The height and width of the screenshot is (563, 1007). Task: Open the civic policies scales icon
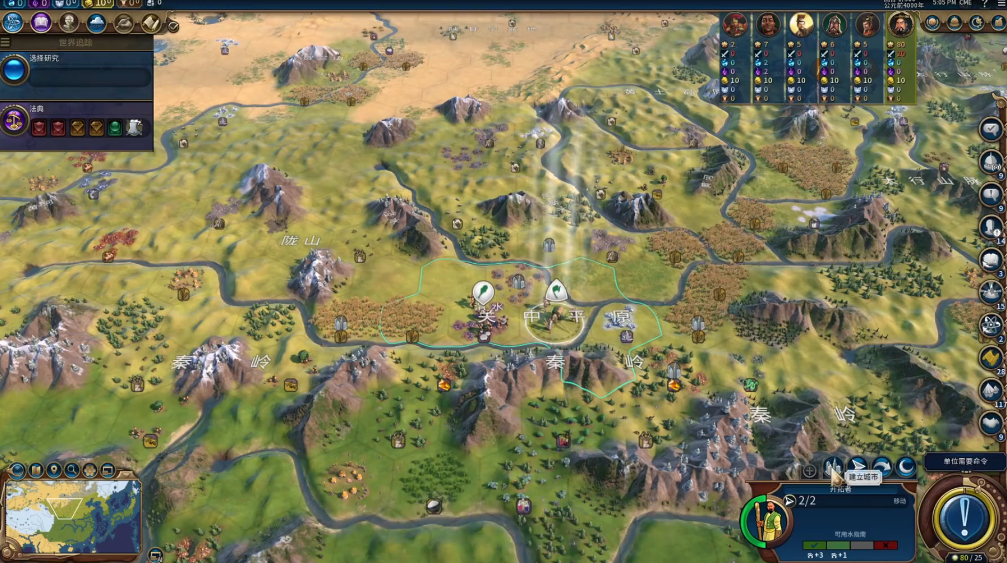(x=15, y=122)
